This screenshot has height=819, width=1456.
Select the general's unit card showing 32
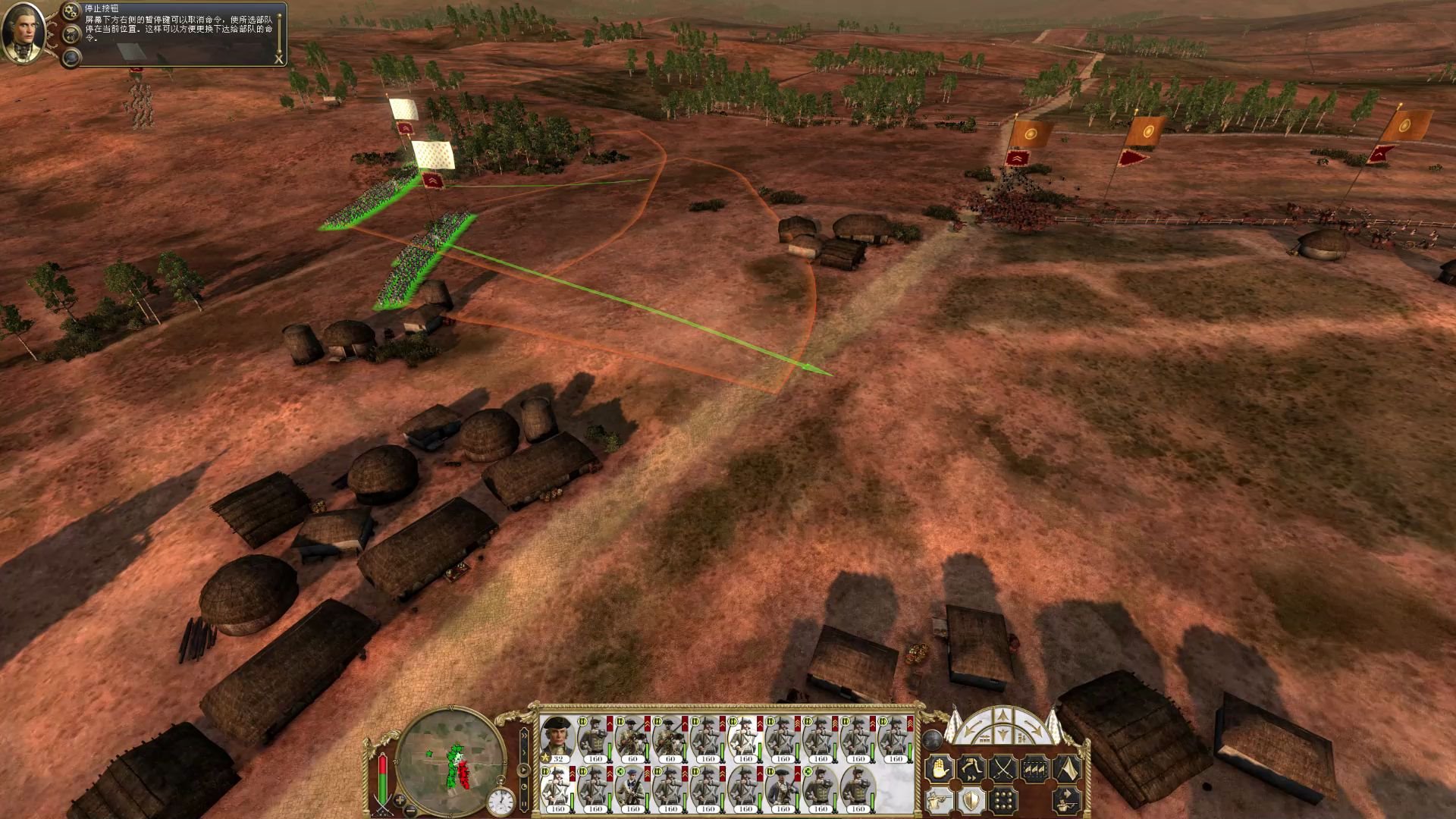[557, 739]
